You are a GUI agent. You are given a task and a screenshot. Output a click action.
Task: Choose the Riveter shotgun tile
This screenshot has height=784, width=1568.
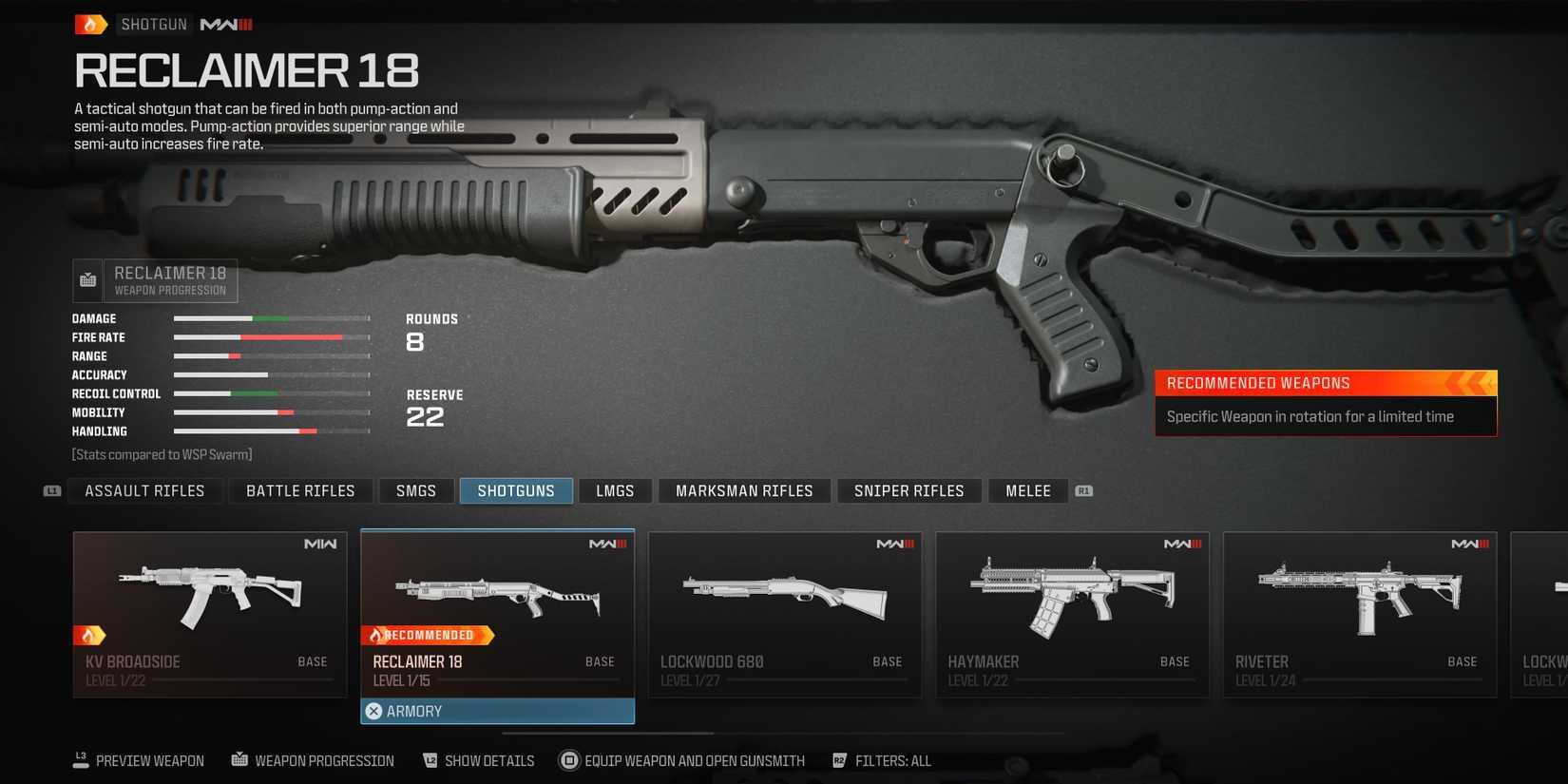[x=1360, y=614]
